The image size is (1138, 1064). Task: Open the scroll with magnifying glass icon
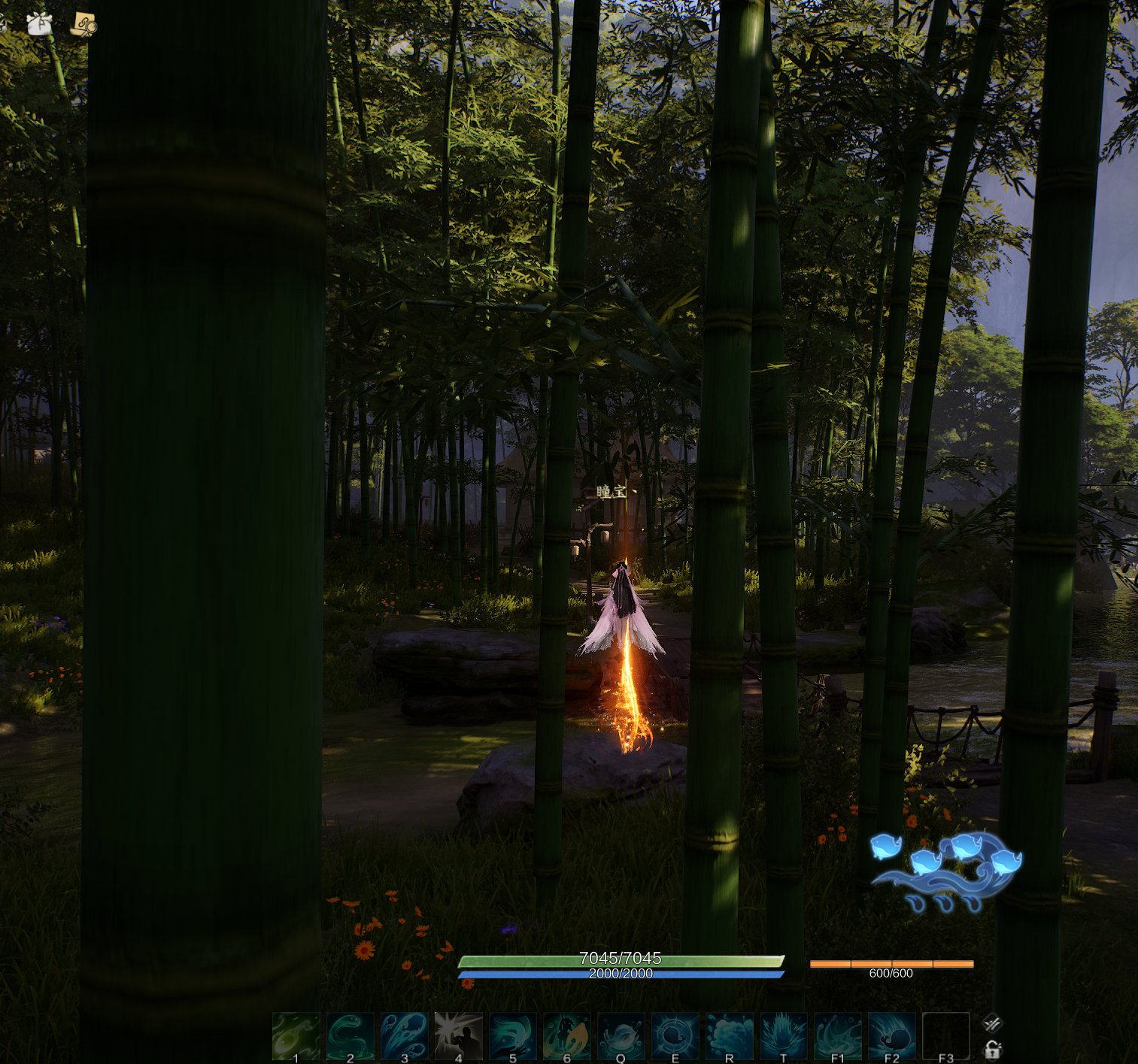coord(83,26)
